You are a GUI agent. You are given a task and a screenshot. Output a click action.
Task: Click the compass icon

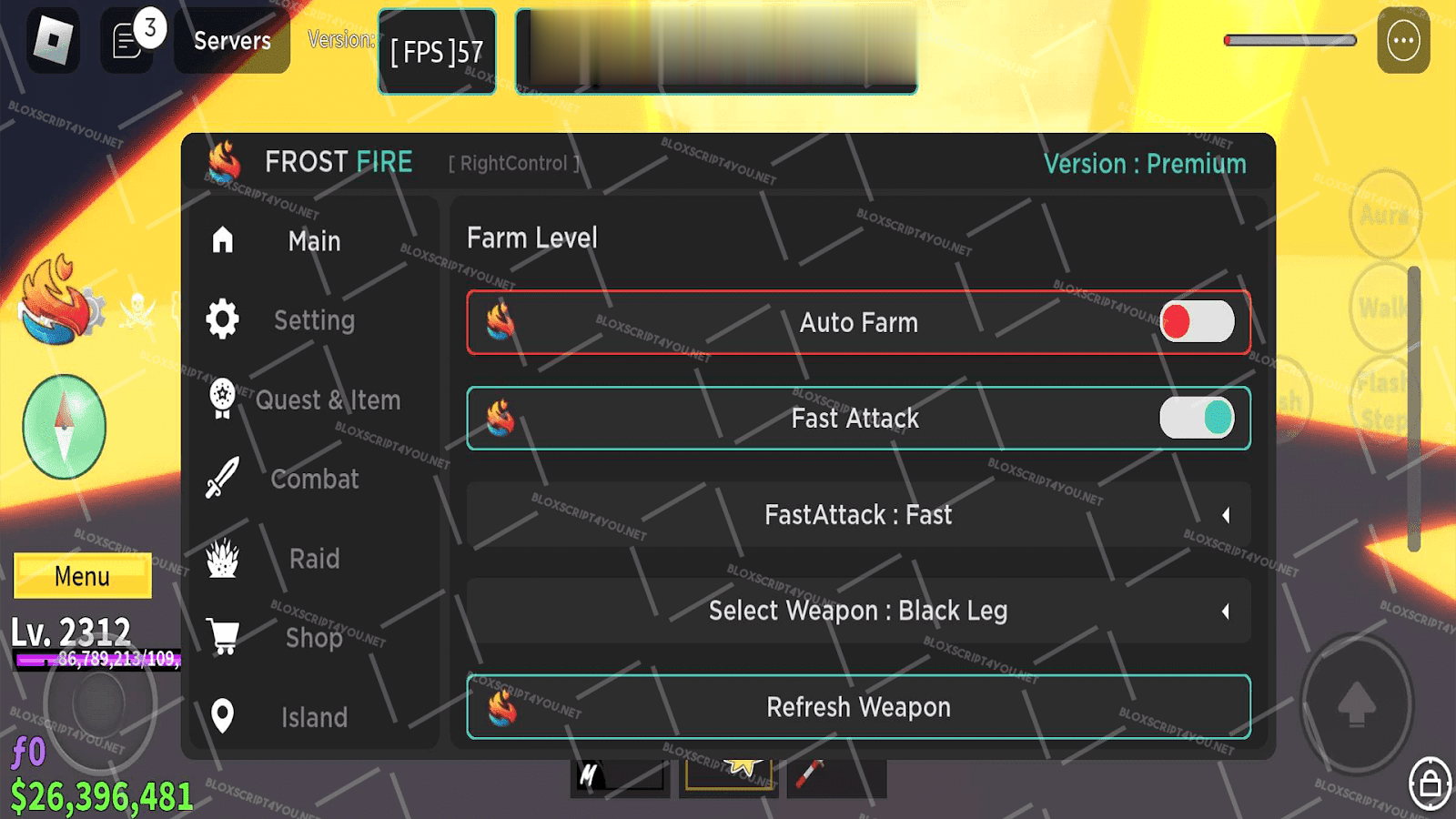(64, 427)
